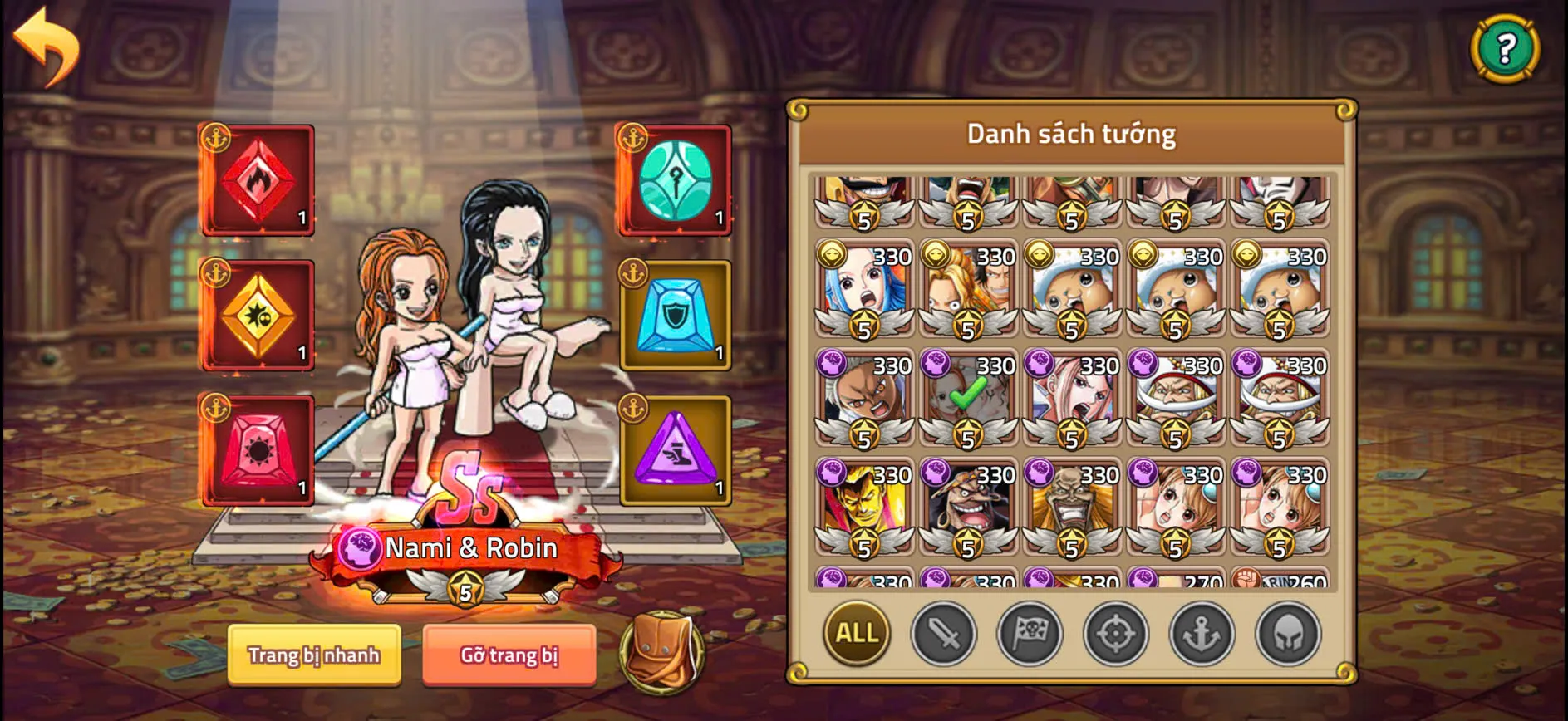This screenshot has width=1568, height=721.
Task: Select the pirate flag filter icon
Action: [x=1030, y=634]
